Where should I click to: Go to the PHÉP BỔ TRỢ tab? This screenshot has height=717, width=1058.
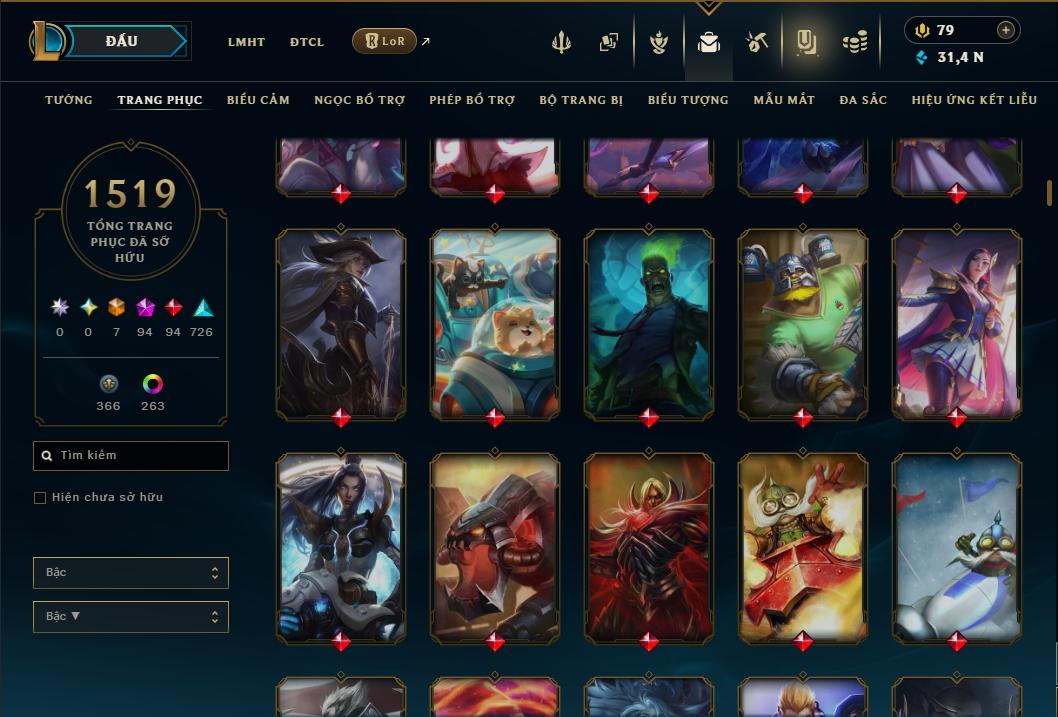pyautogui.click(x=472, y=100)
